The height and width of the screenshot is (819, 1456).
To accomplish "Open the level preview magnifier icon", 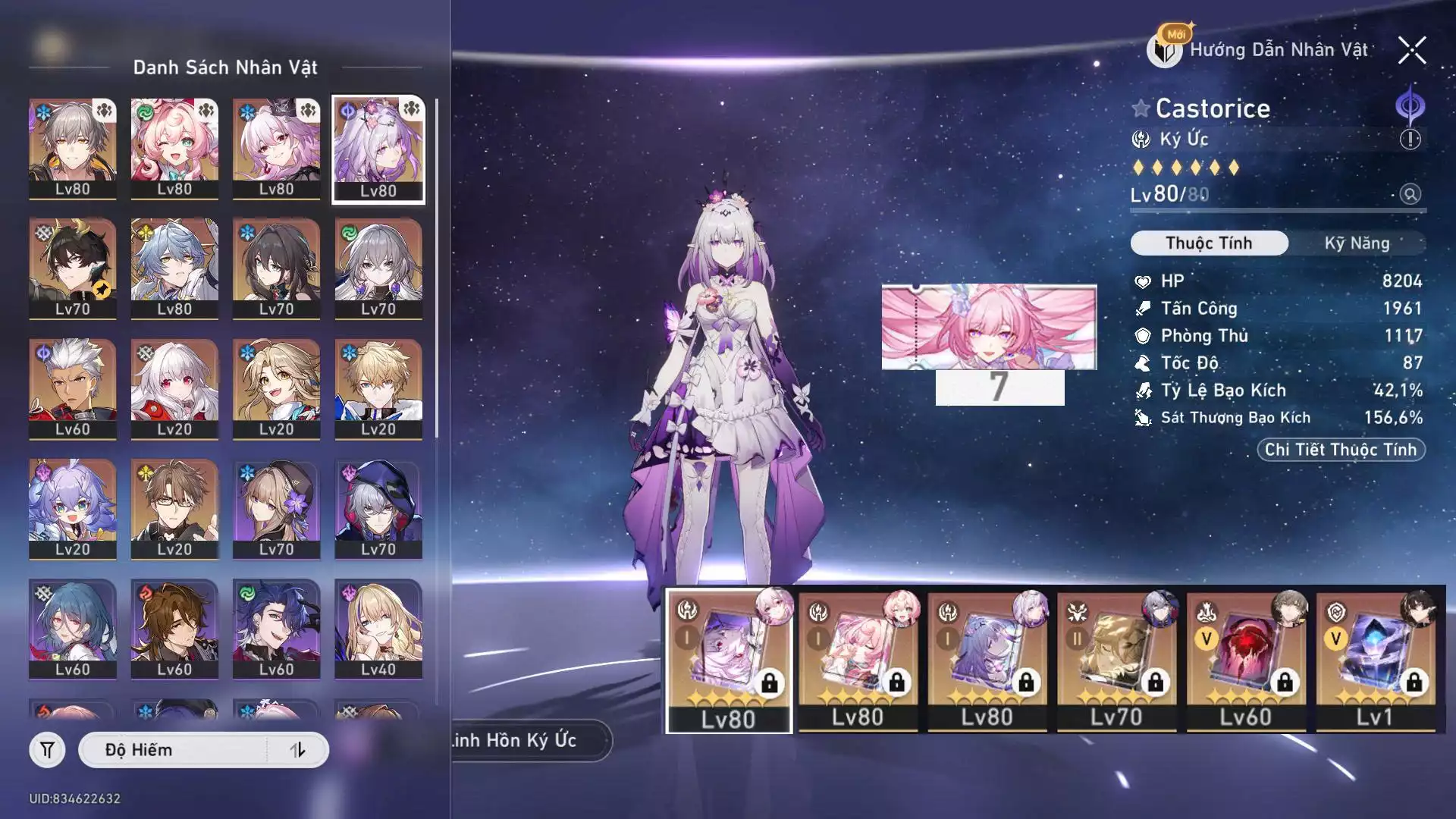I will [1410, 194].
